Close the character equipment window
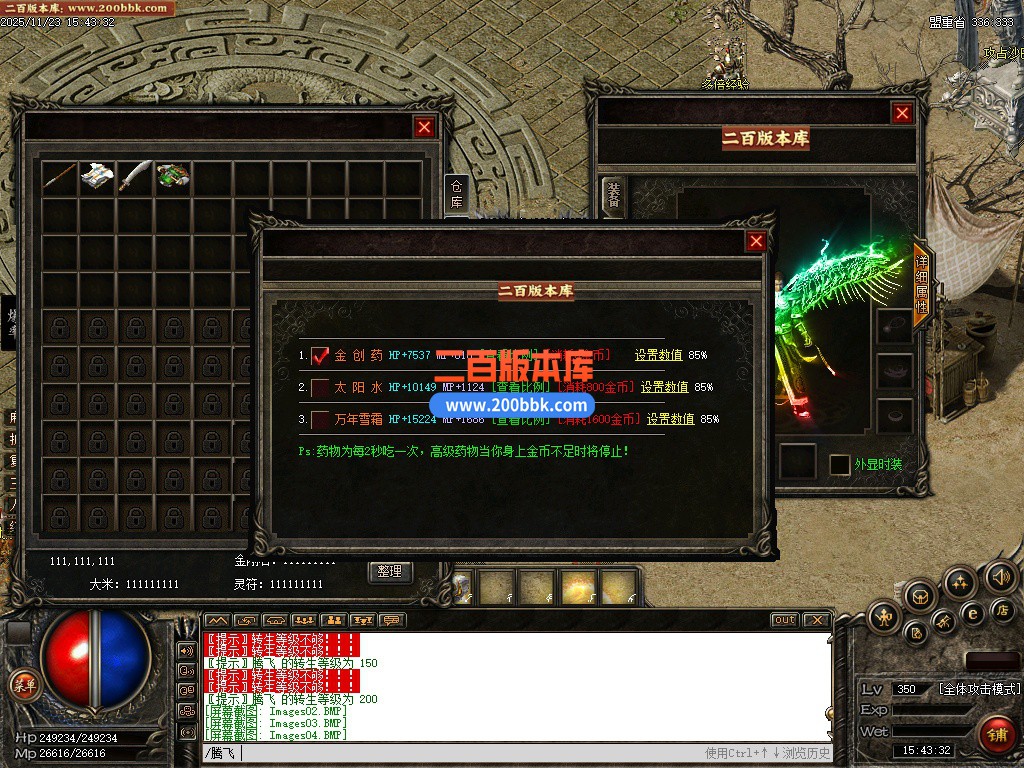1024x768 pixels. pos(902,114)
